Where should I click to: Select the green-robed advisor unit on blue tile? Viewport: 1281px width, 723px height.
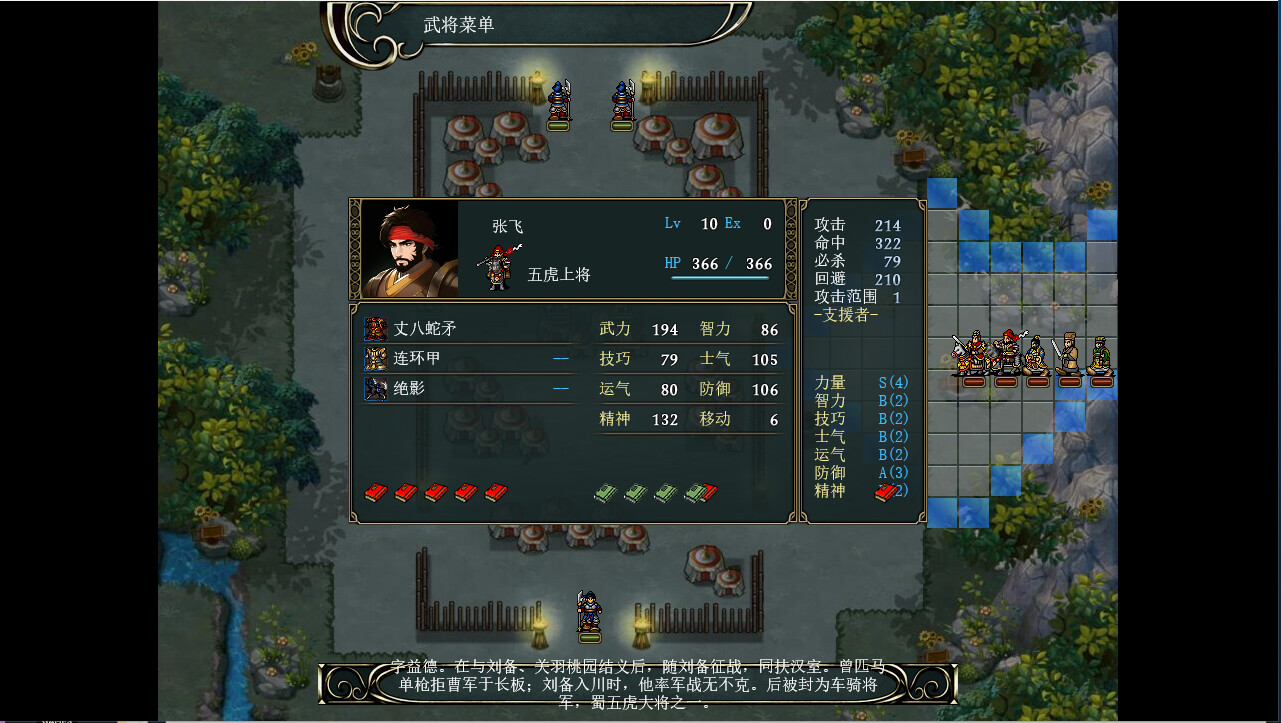pyautogui.click(x=1100, y=353)
